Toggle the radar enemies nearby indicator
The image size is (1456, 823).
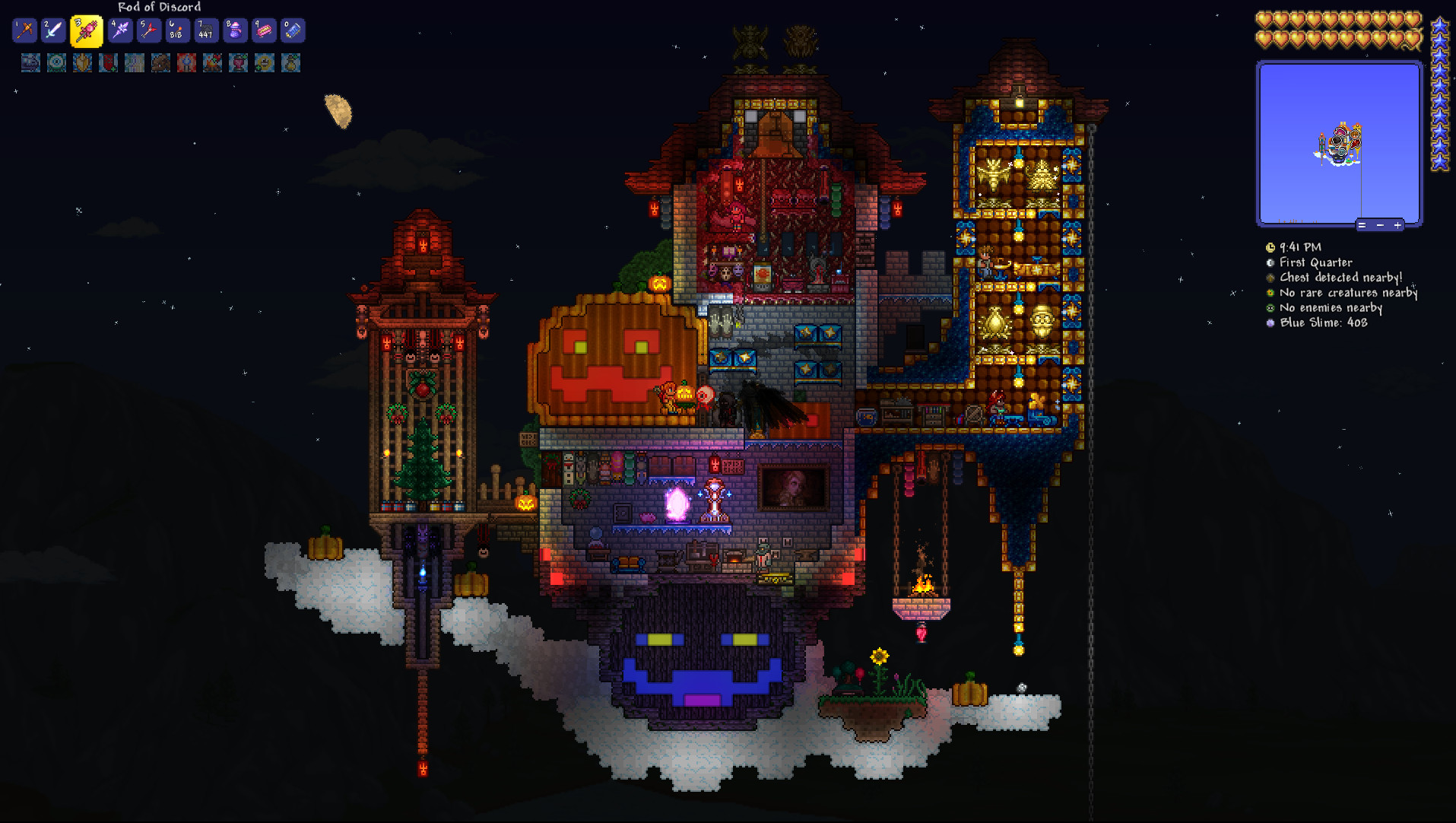tap(1270, 308)
